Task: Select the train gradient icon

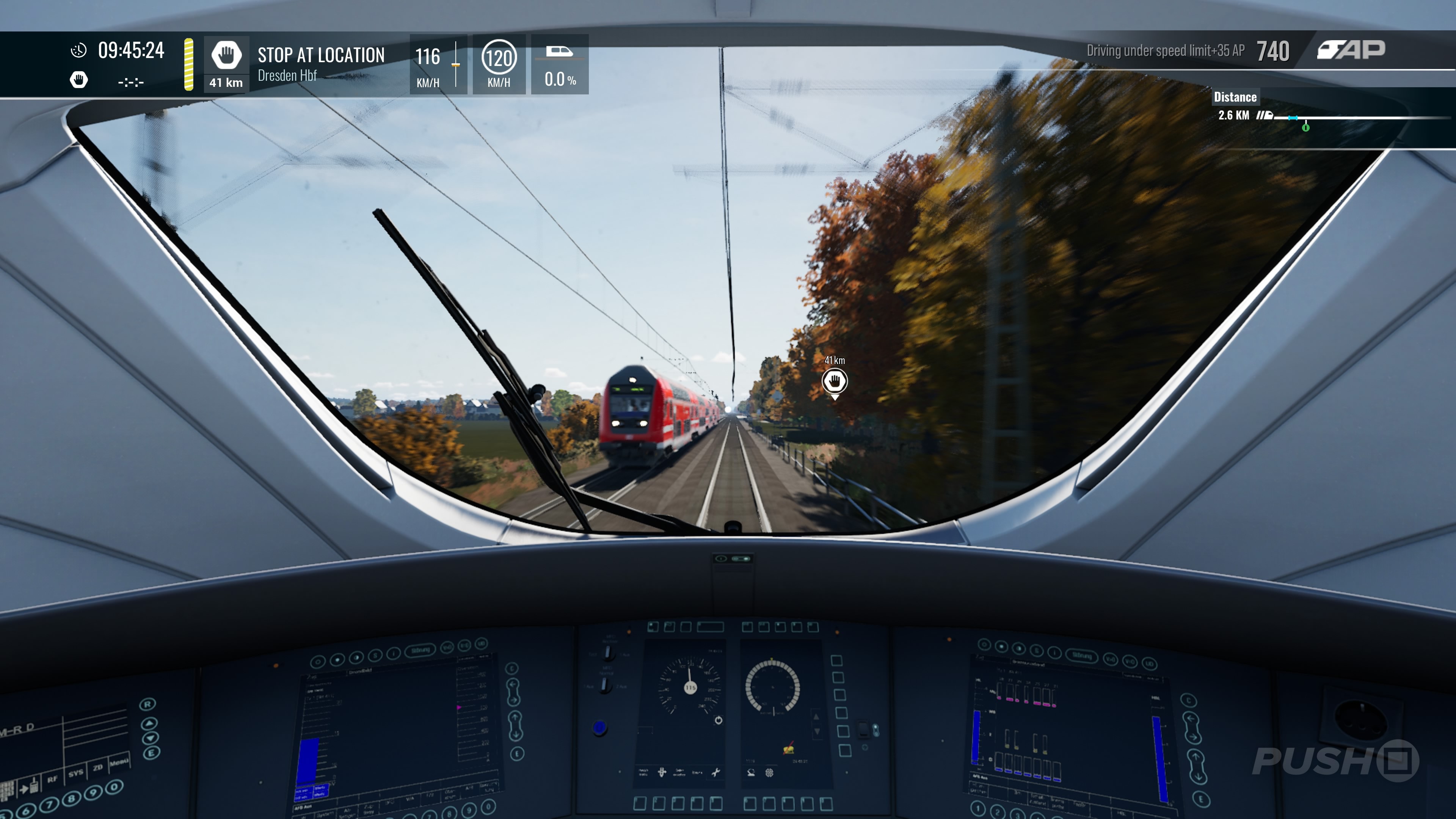Action: (559, 52)
